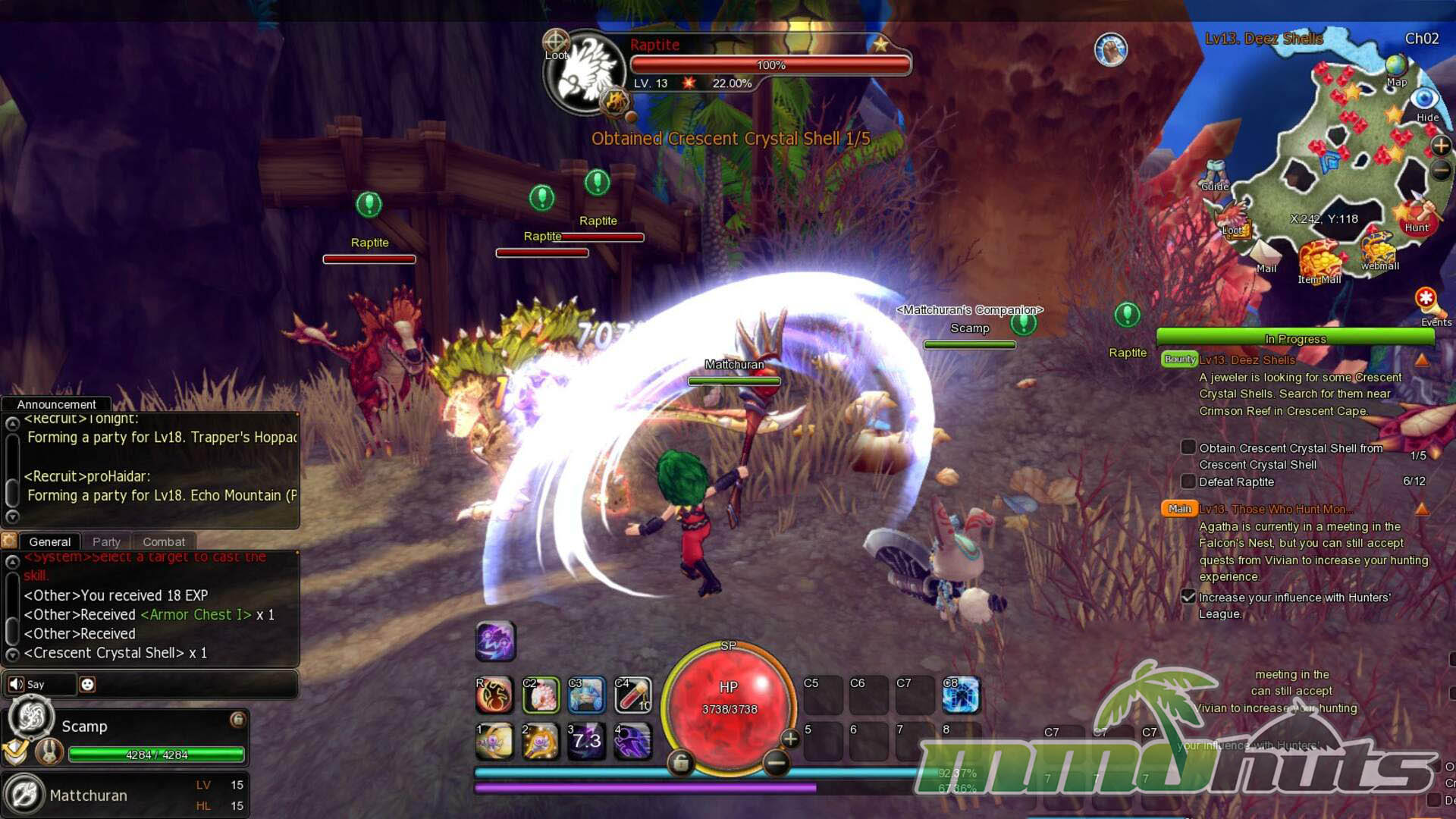Open the Map from the minimap
This screenshot has width=1456, height=819.
click(1396, 68)
